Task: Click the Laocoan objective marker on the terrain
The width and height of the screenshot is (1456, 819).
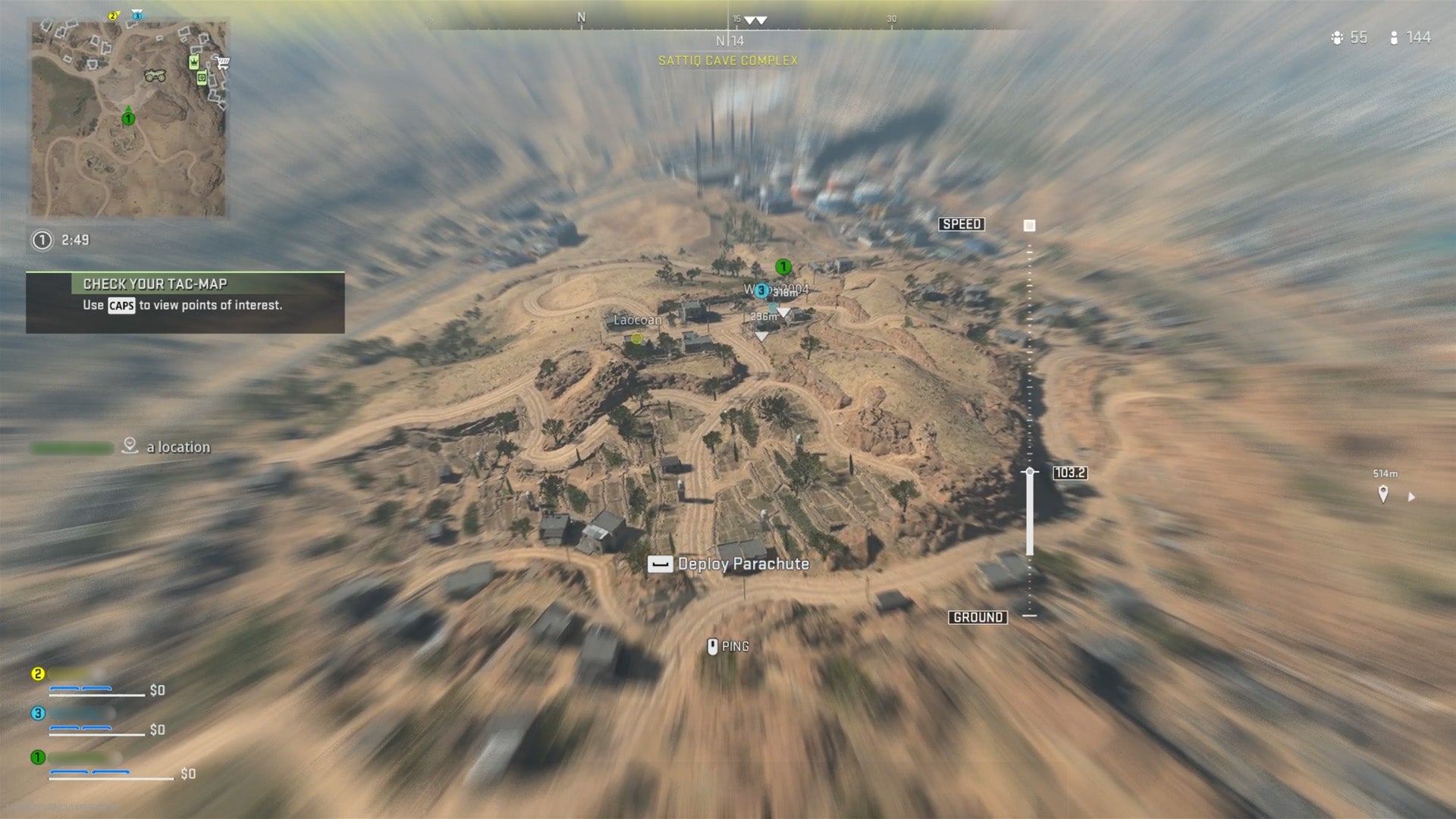Action: (636, 338)
